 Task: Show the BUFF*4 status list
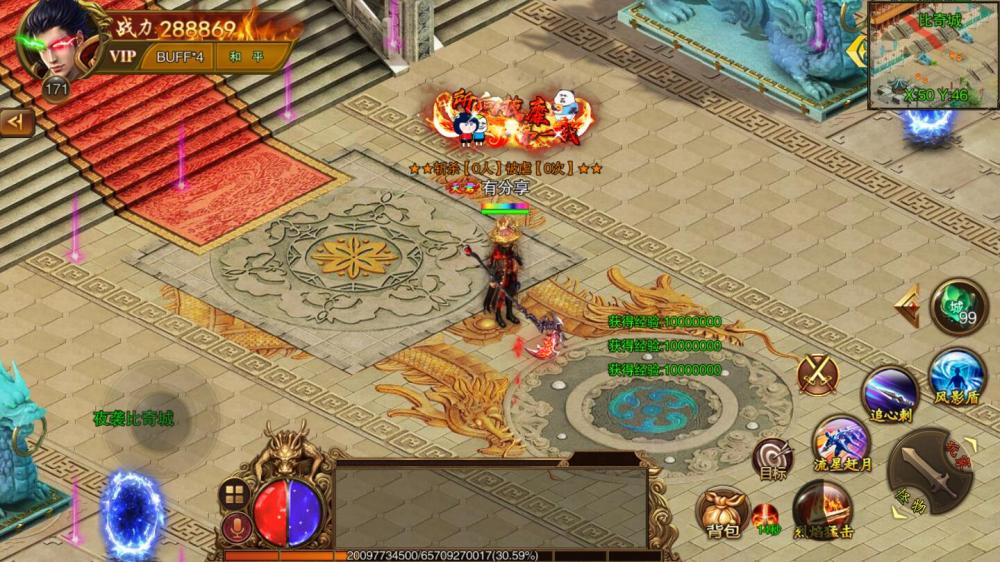pos(179,56)
